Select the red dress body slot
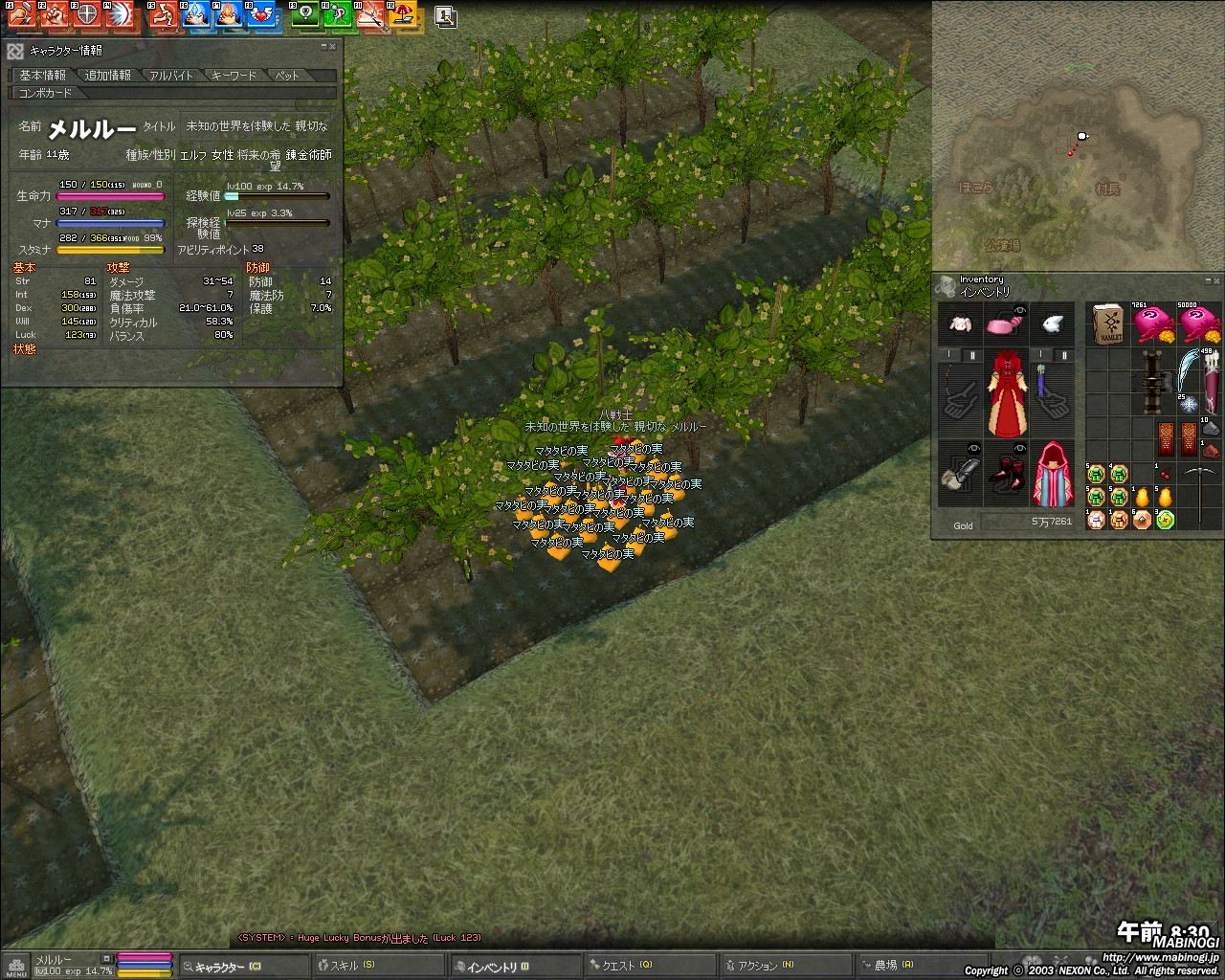The width and height of the screenshot is (1225, 980). (1006, 393)
